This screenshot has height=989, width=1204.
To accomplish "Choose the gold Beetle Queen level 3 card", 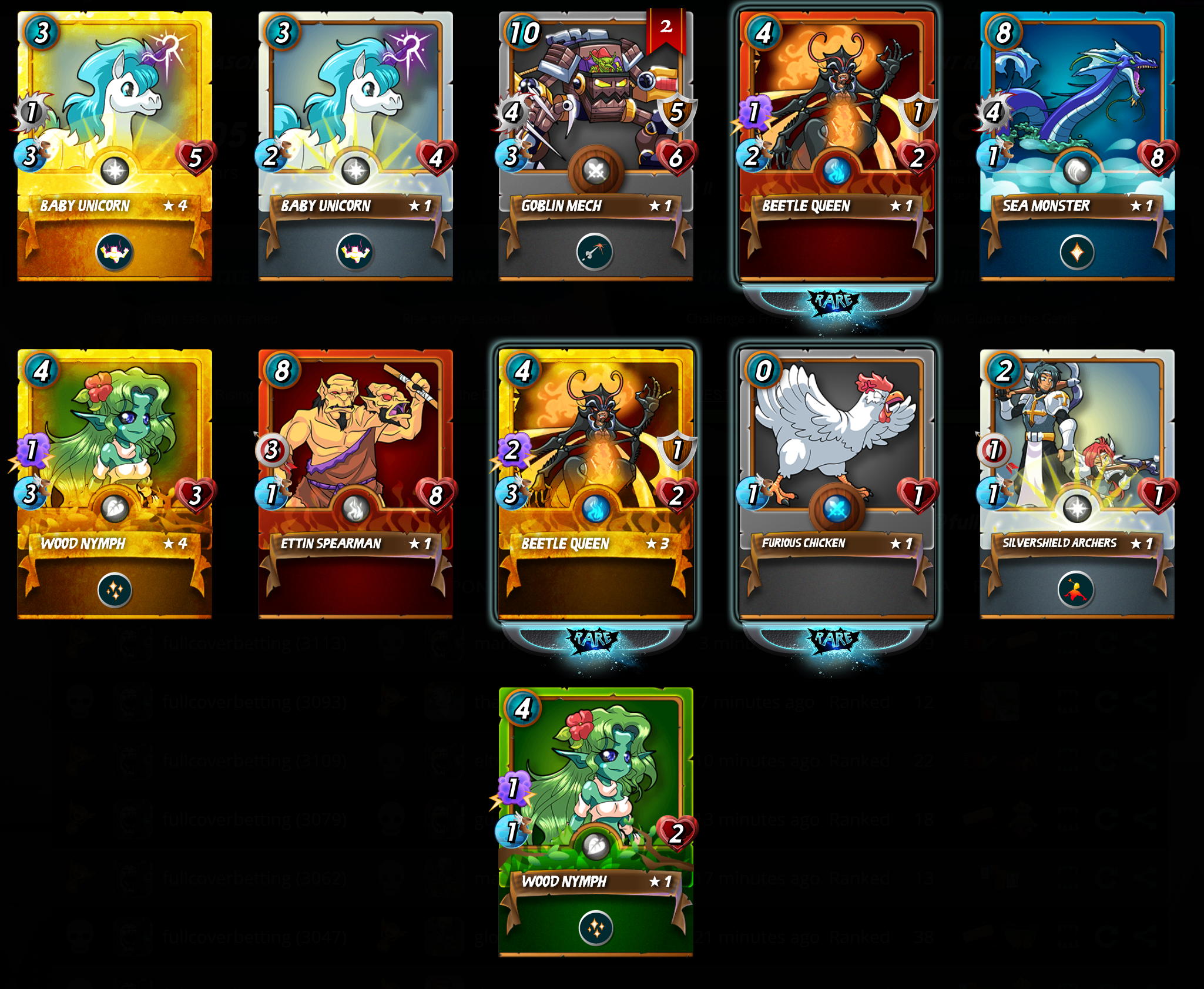I will click(x=596, y=484).
